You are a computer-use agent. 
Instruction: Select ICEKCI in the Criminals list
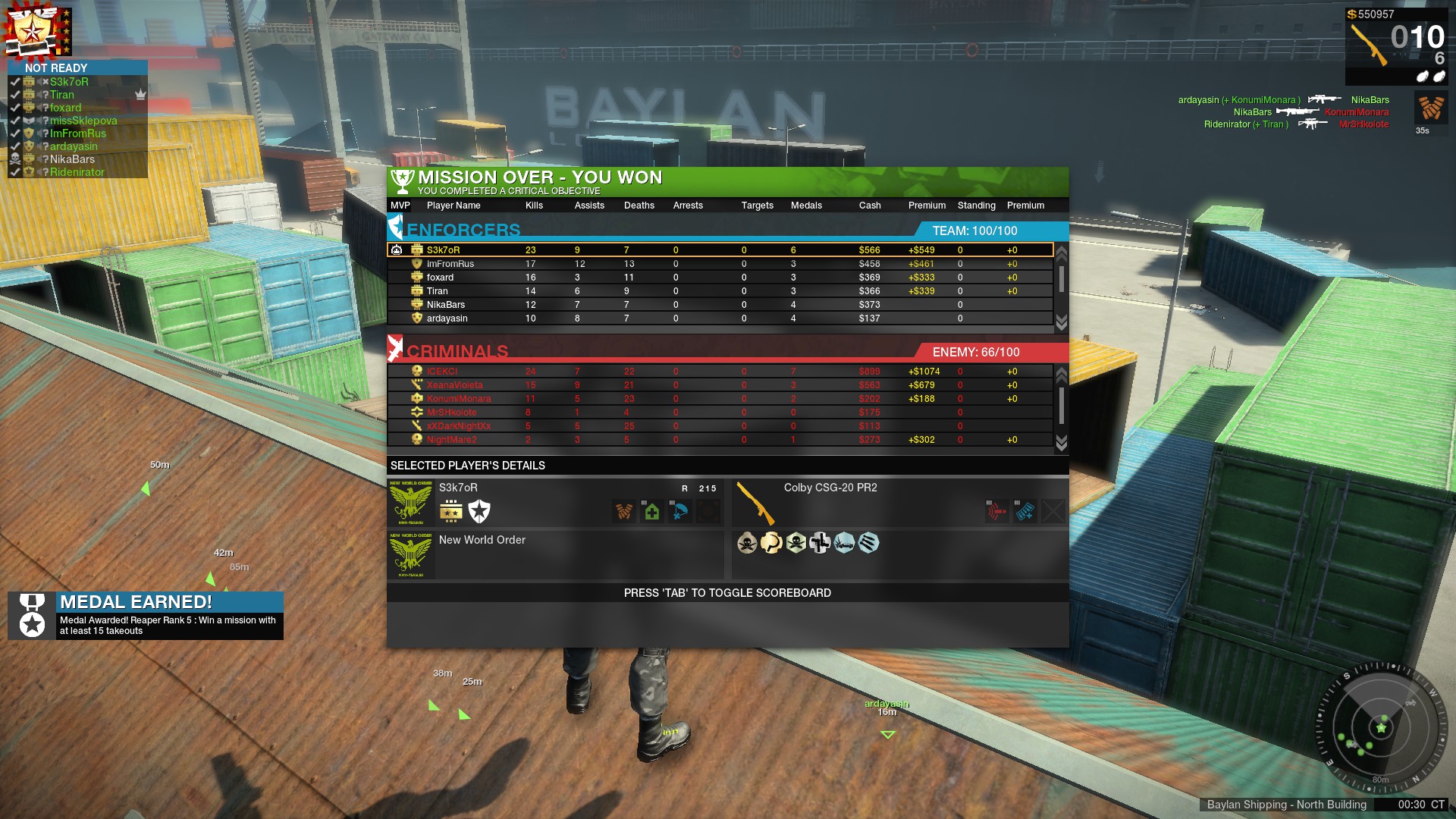[442, 372]
